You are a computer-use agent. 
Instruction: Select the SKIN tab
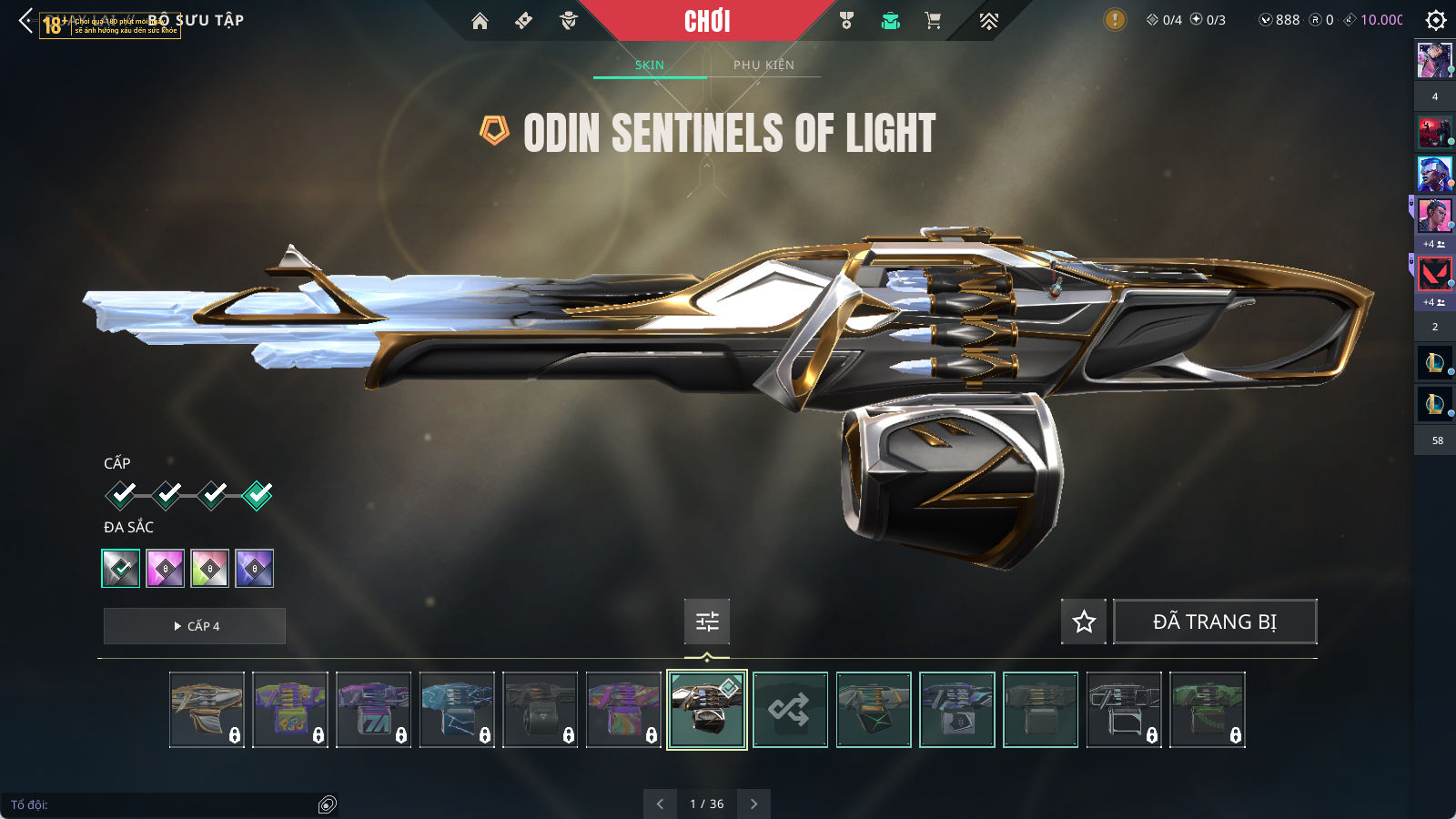pos(649,65)
